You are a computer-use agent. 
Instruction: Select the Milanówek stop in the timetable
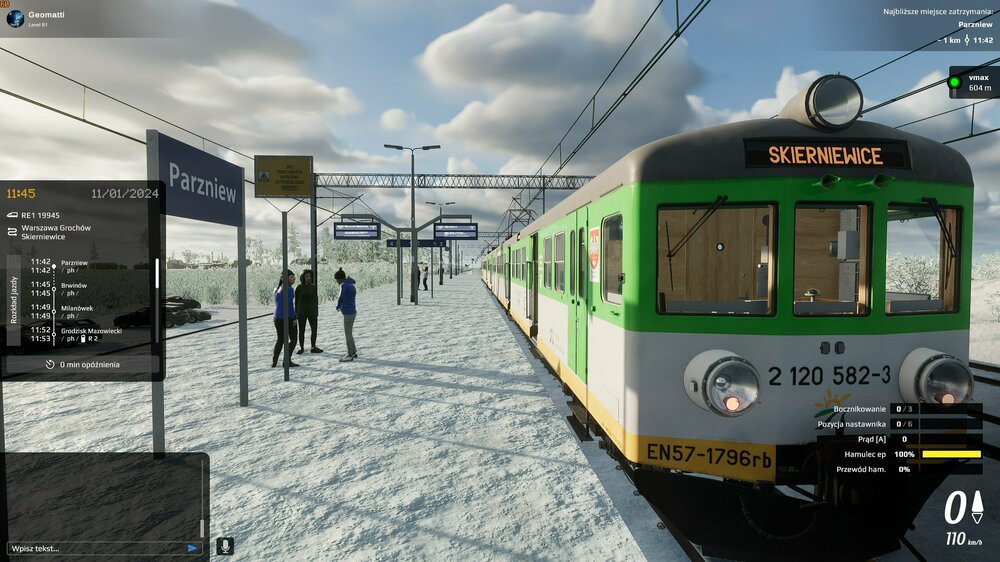[77, 308]
